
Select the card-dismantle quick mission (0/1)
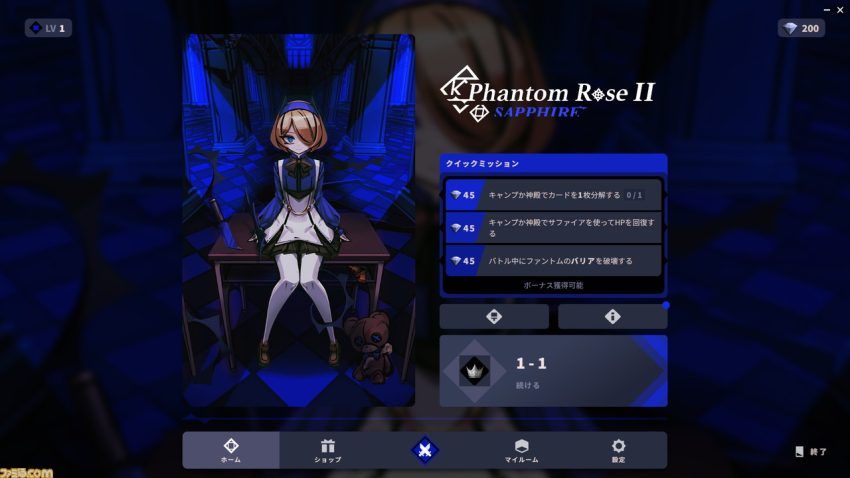tap(553, 195)
